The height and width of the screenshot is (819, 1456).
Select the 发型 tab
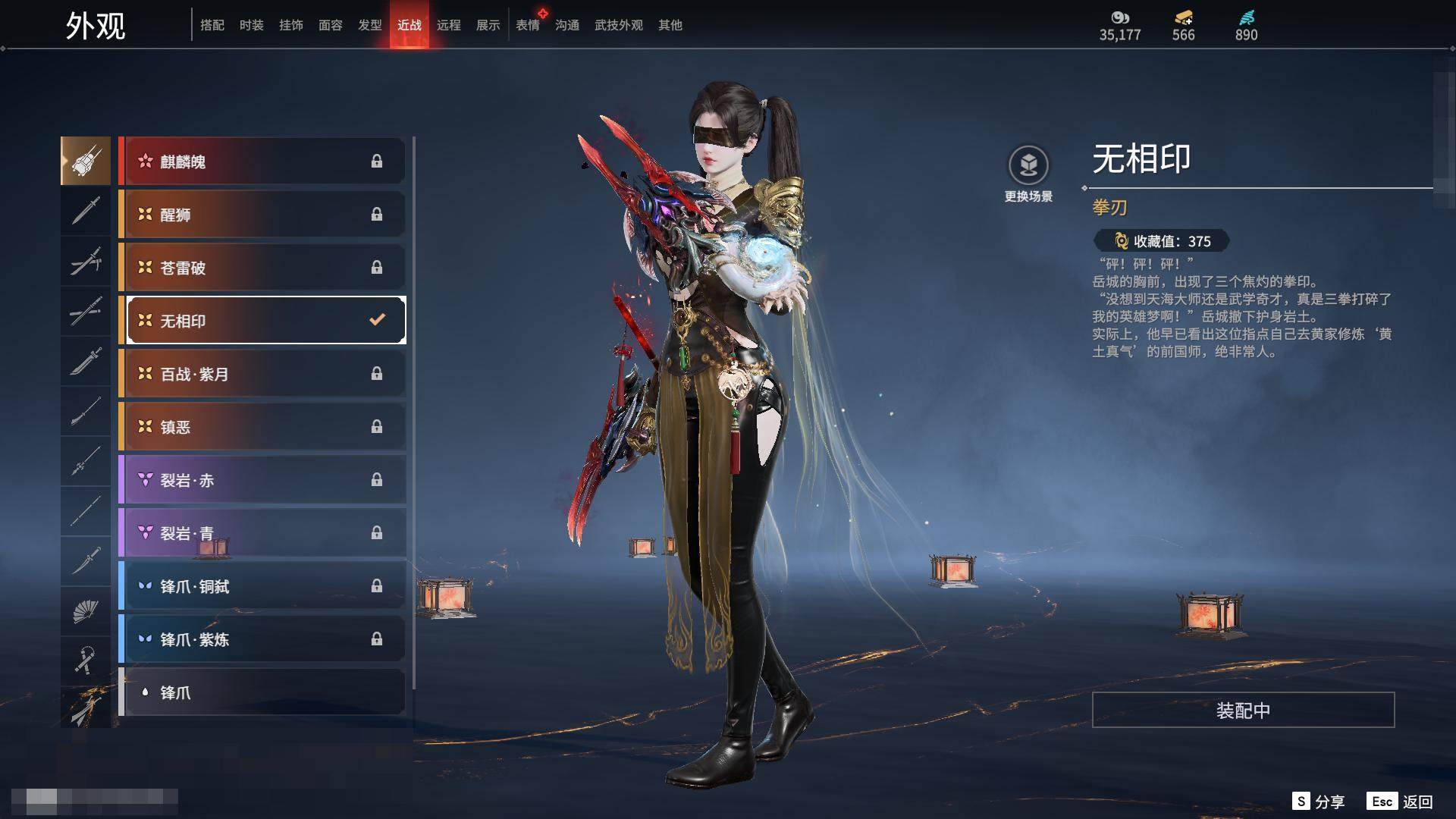point(369,25)
